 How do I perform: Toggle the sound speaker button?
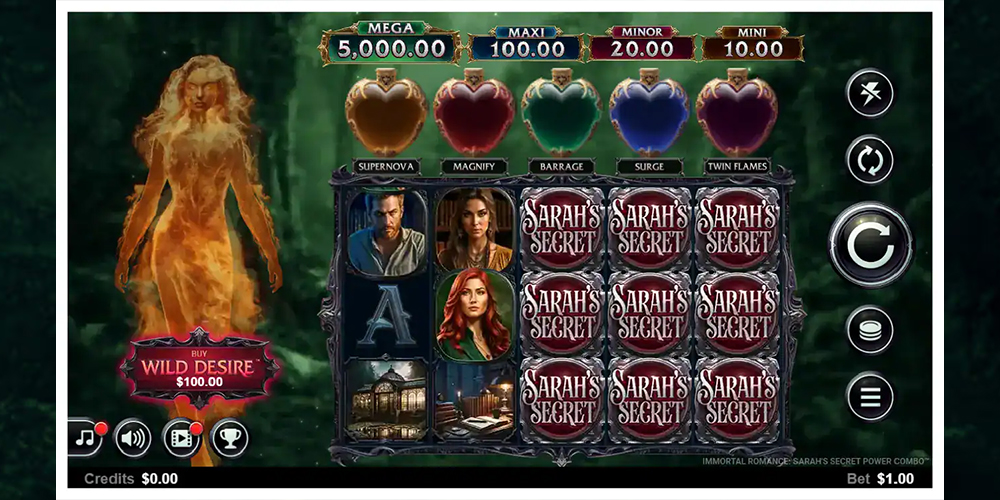(133, 438)
